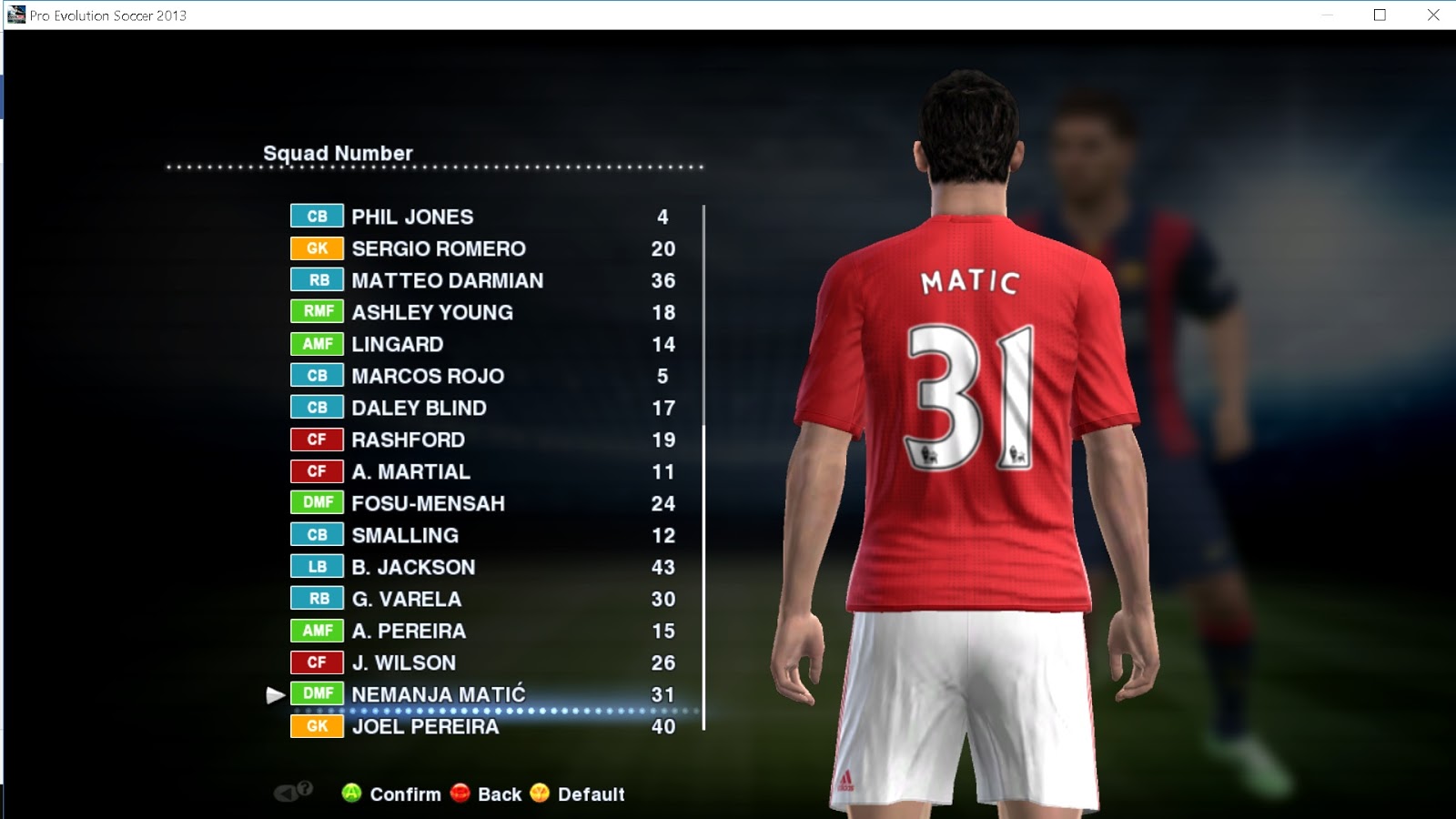Click the AMF badge next to Lingard

[315, 344]
